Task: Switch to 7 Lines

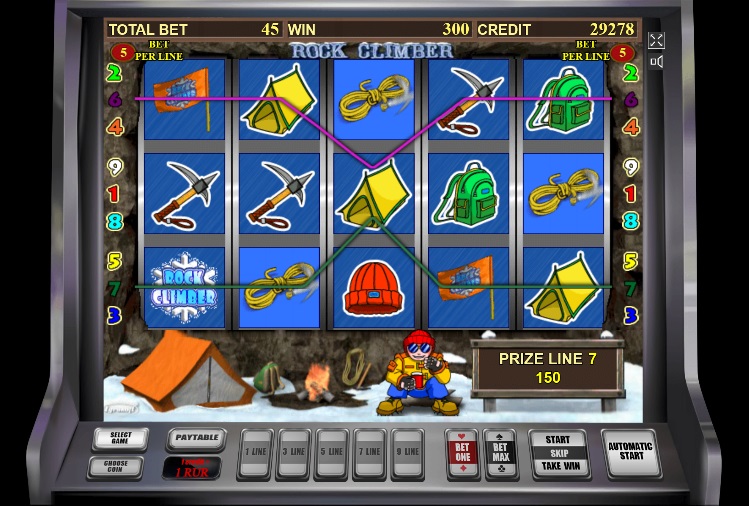Action: 369,453
